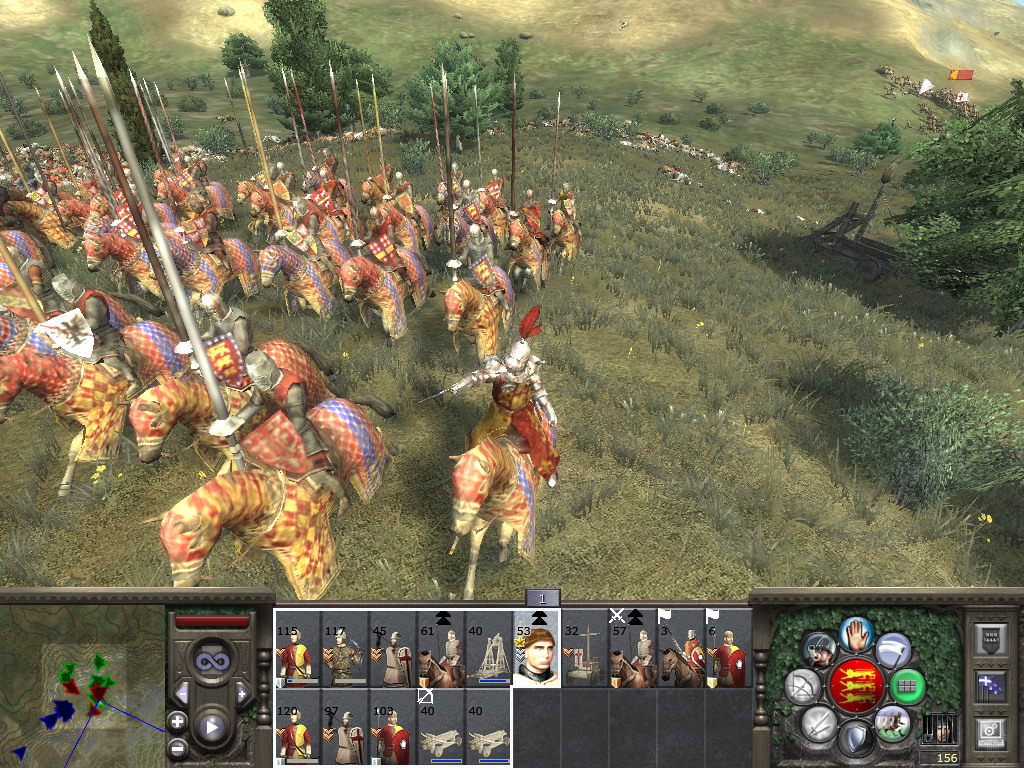This screenshot has width=1024, height=768.
Task: Click the halt order hand icon
Action: point(856,632)
